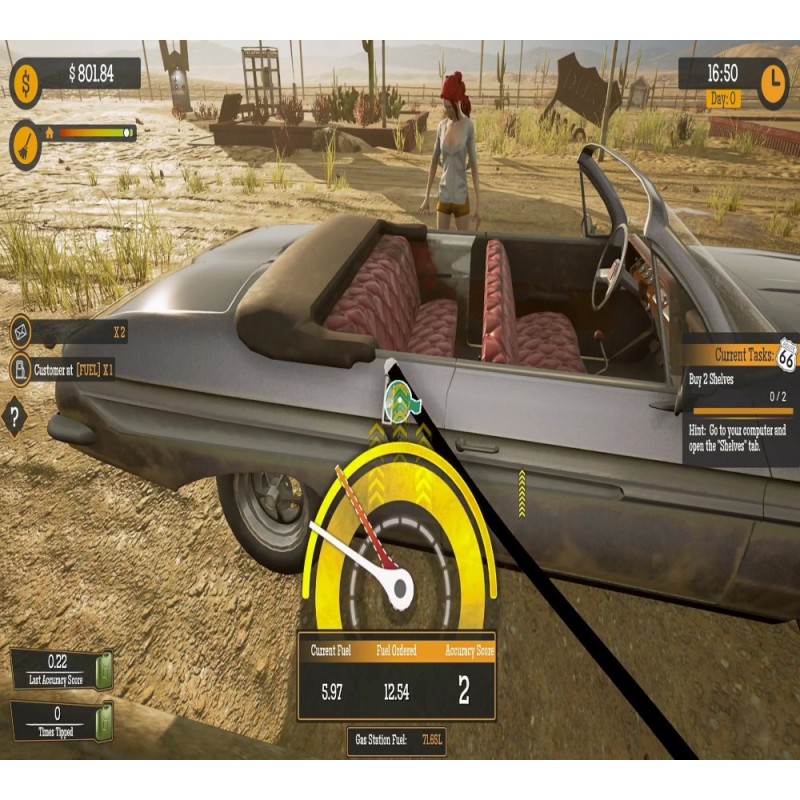The image size is (800, 800).
Task: Click the orange clock icon
Action: pos(773,84)
